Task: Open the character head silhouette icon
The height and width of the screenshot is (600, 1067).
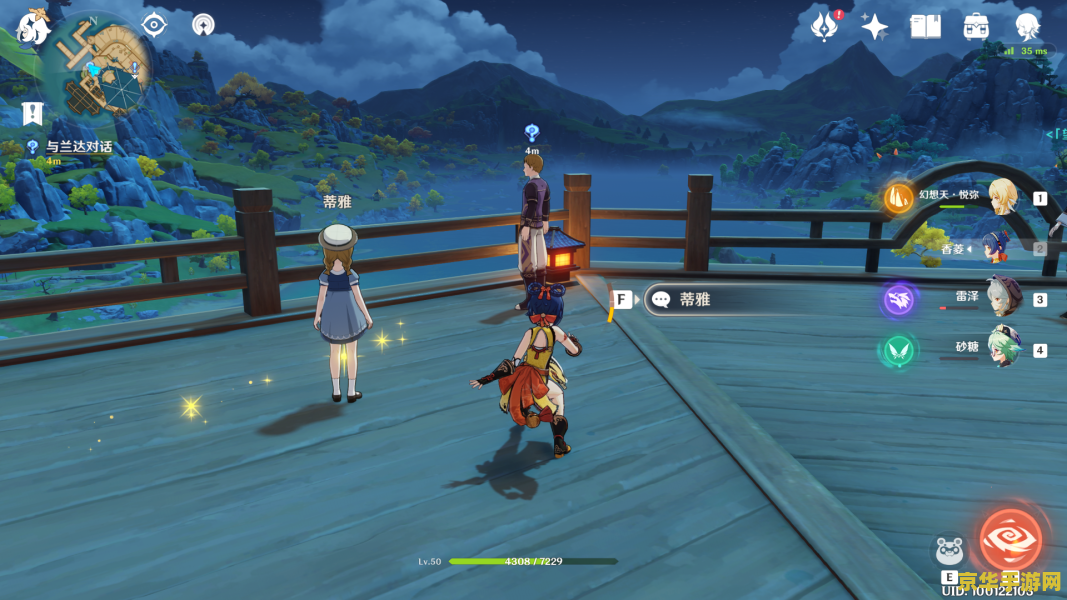Action: click(x=1027, y=27)
